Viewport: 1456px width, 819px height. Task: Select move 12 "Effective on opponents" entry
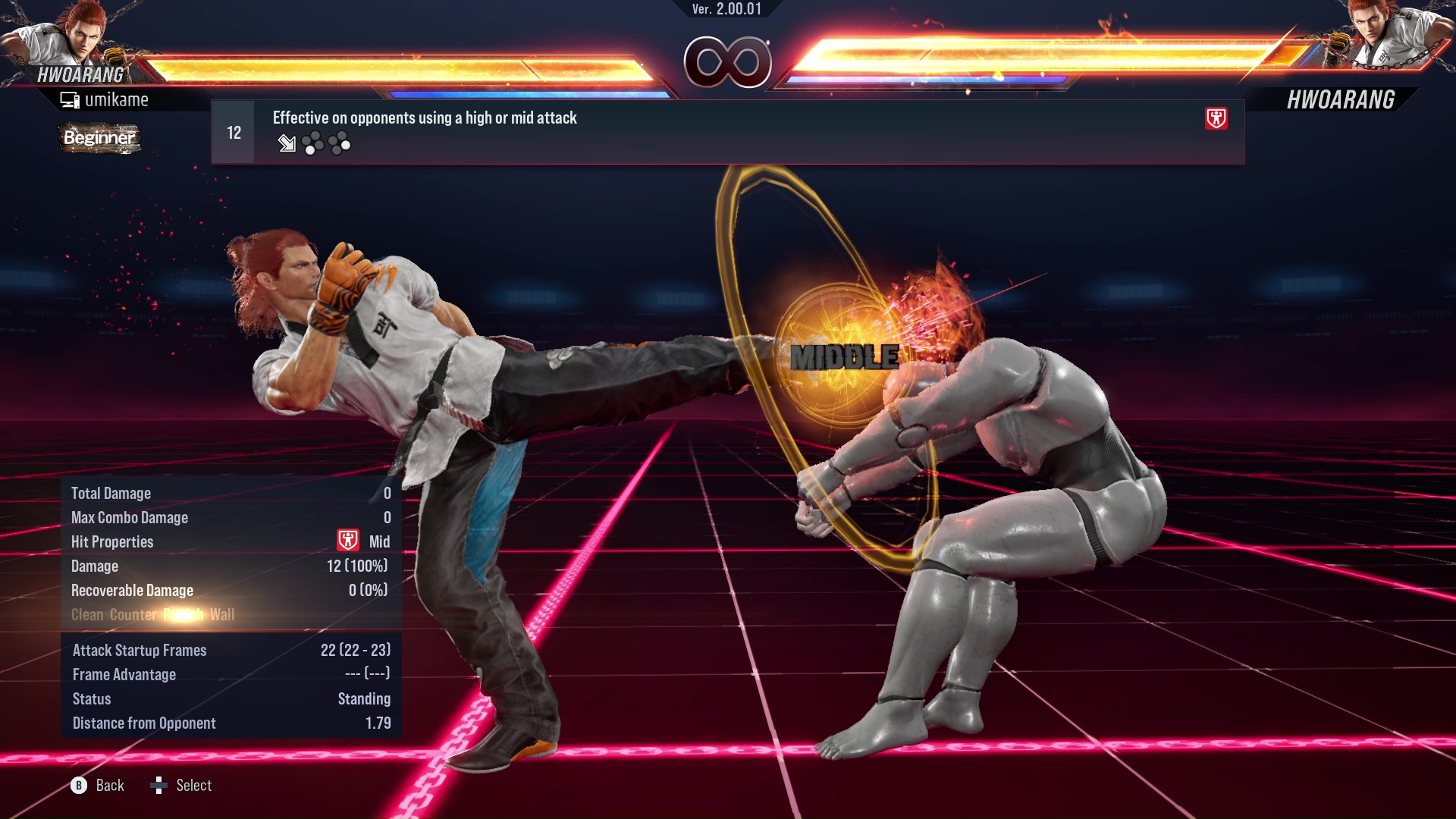[x=726, y=132]
